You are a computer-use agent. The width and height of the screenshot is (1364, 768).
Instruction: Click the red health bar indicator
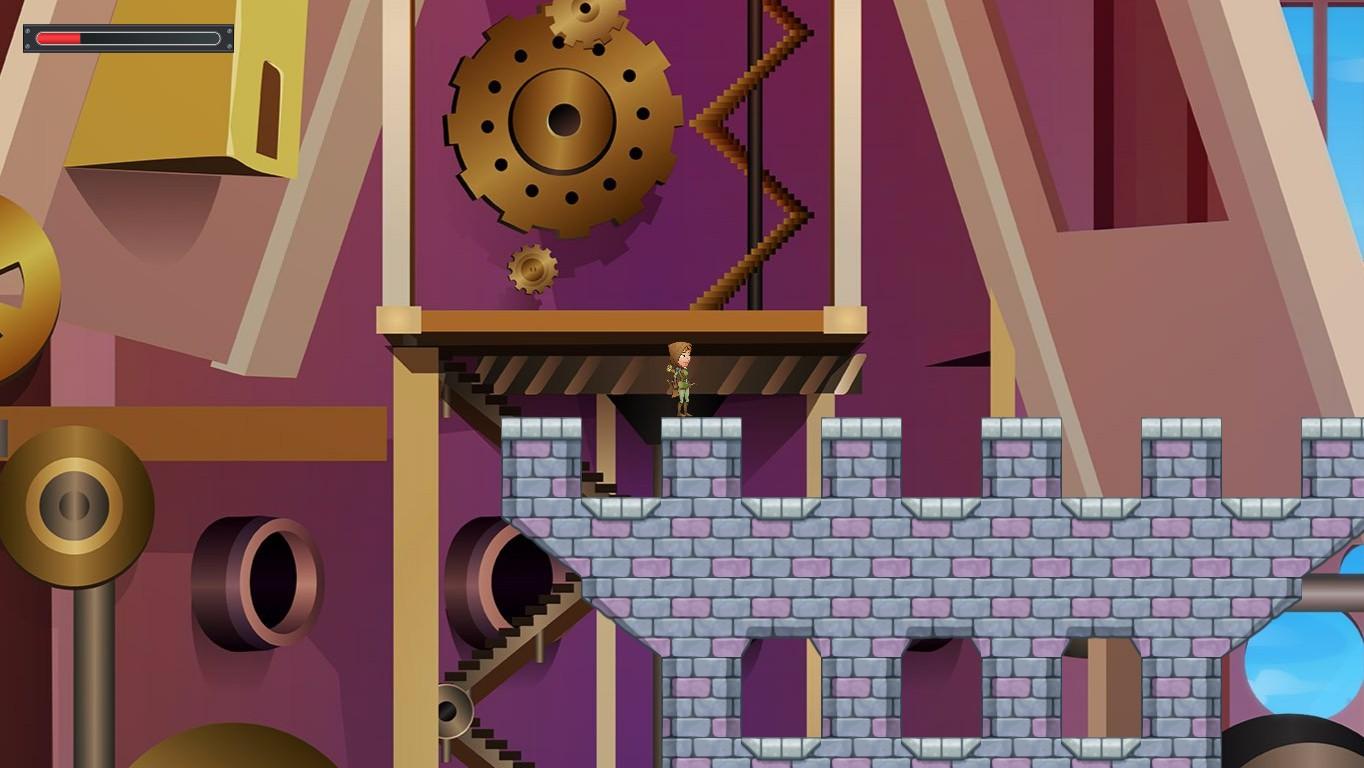60,38
